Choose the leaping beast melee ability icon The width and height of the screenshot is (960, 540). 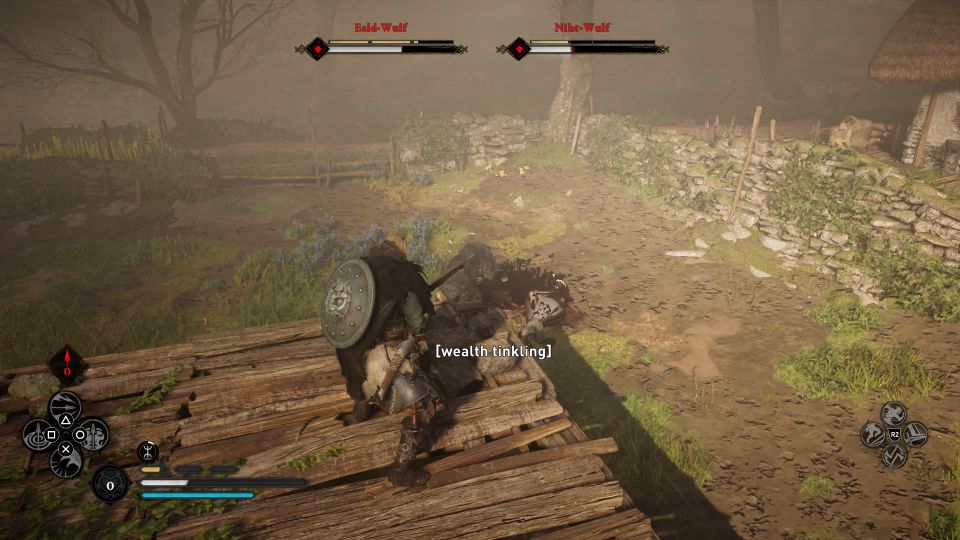tap(873, 434)
